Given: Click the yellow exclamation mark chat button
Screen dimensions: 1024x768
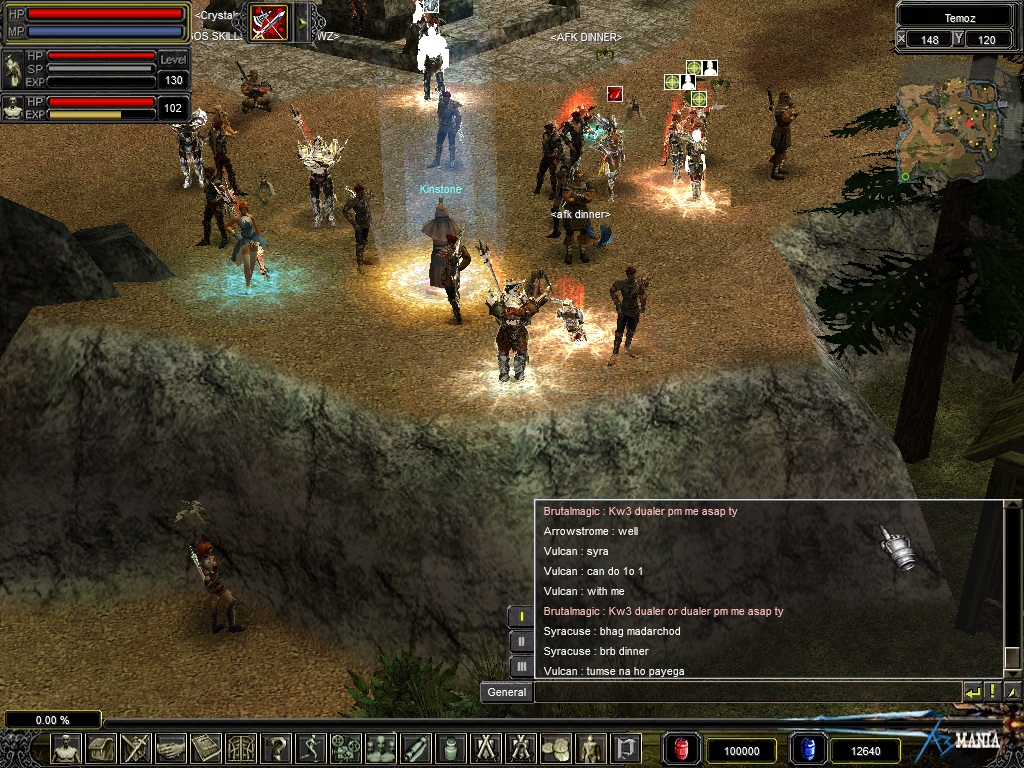Looking at the screenshot, I should point(992,692).
